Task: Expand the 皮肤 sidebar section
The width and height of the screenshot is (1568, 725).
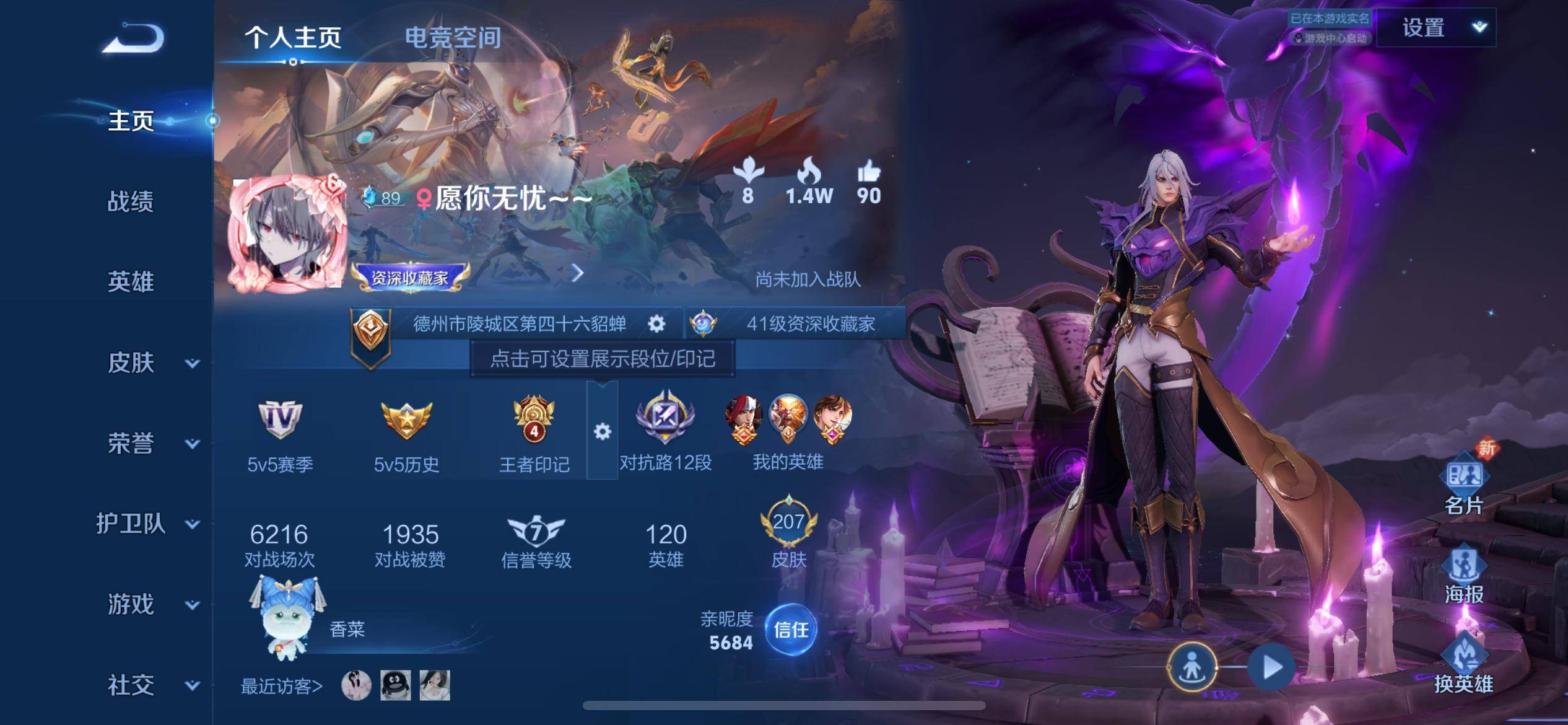Action: coord(152,362)
